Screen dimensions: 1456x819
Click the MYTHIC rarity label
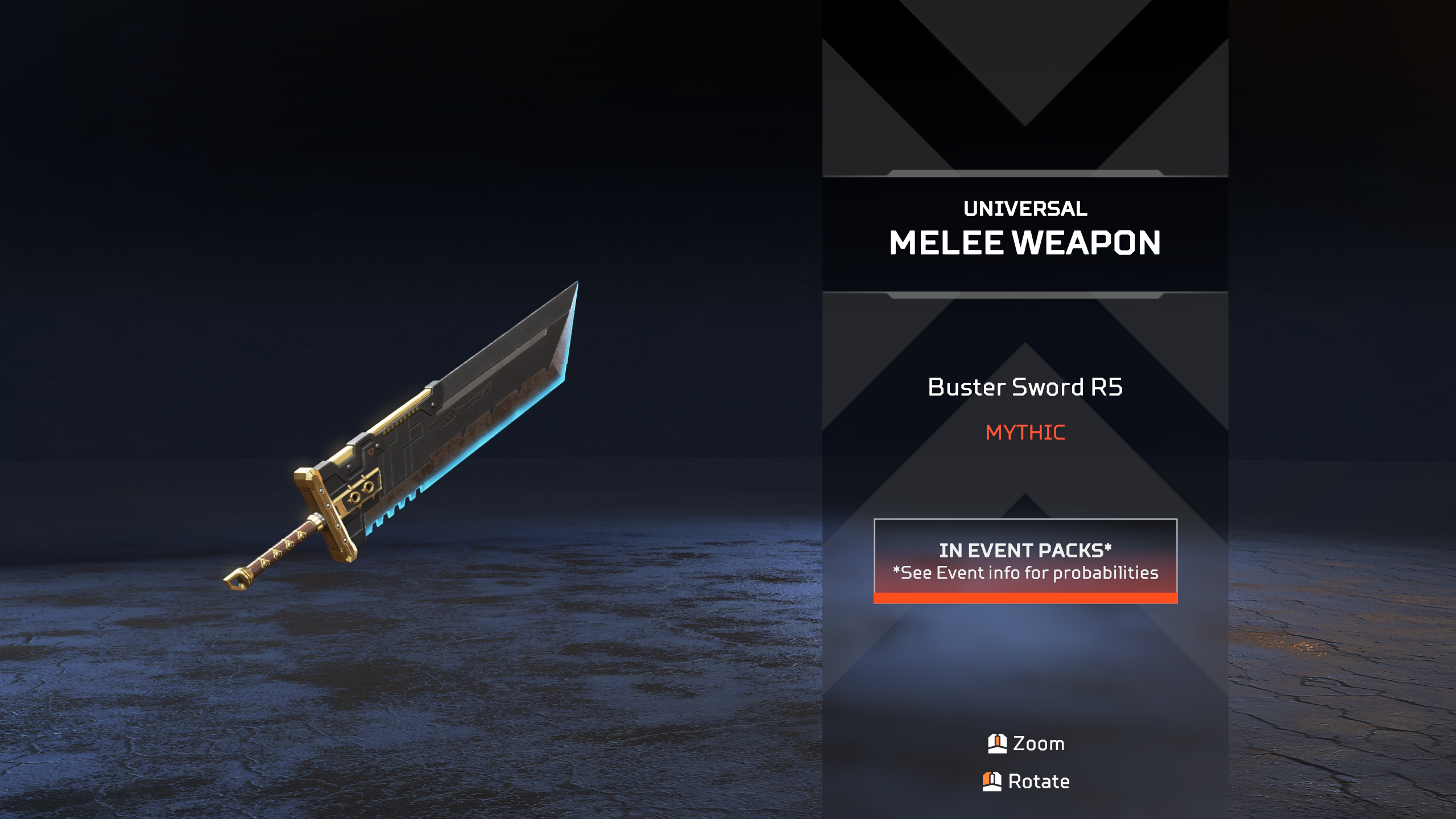(x=1024, y=432)
